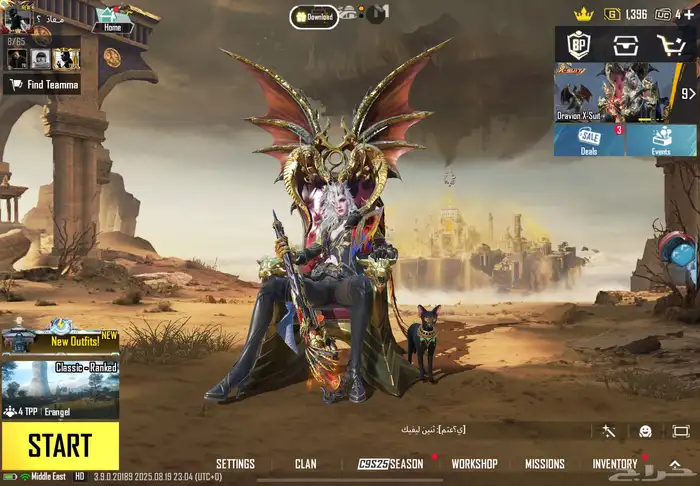Open the Missions menu
This screenshot has height=486, width=700.
click(x=545, y=465)
